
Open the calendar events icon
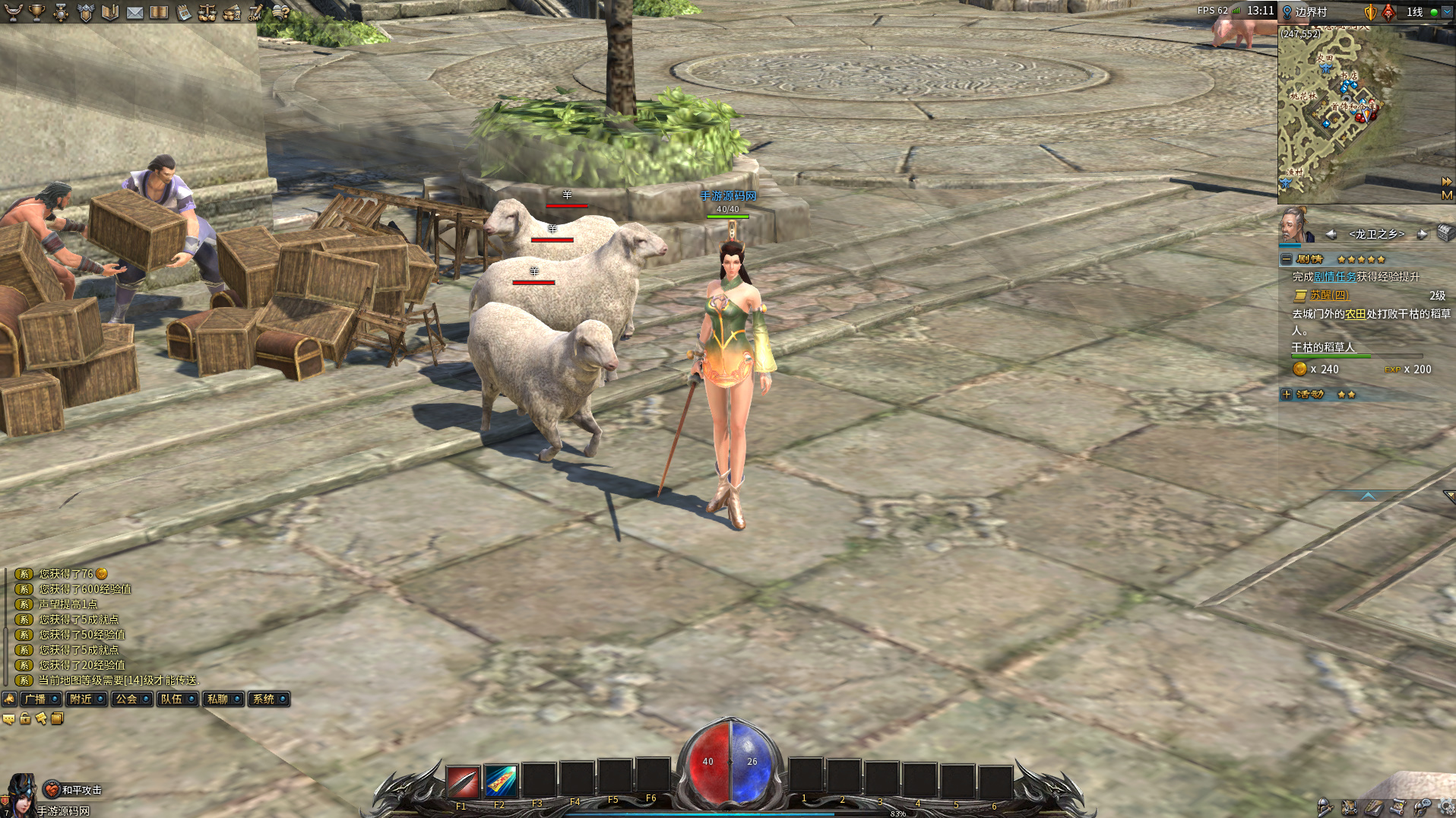tap(183, 12)
